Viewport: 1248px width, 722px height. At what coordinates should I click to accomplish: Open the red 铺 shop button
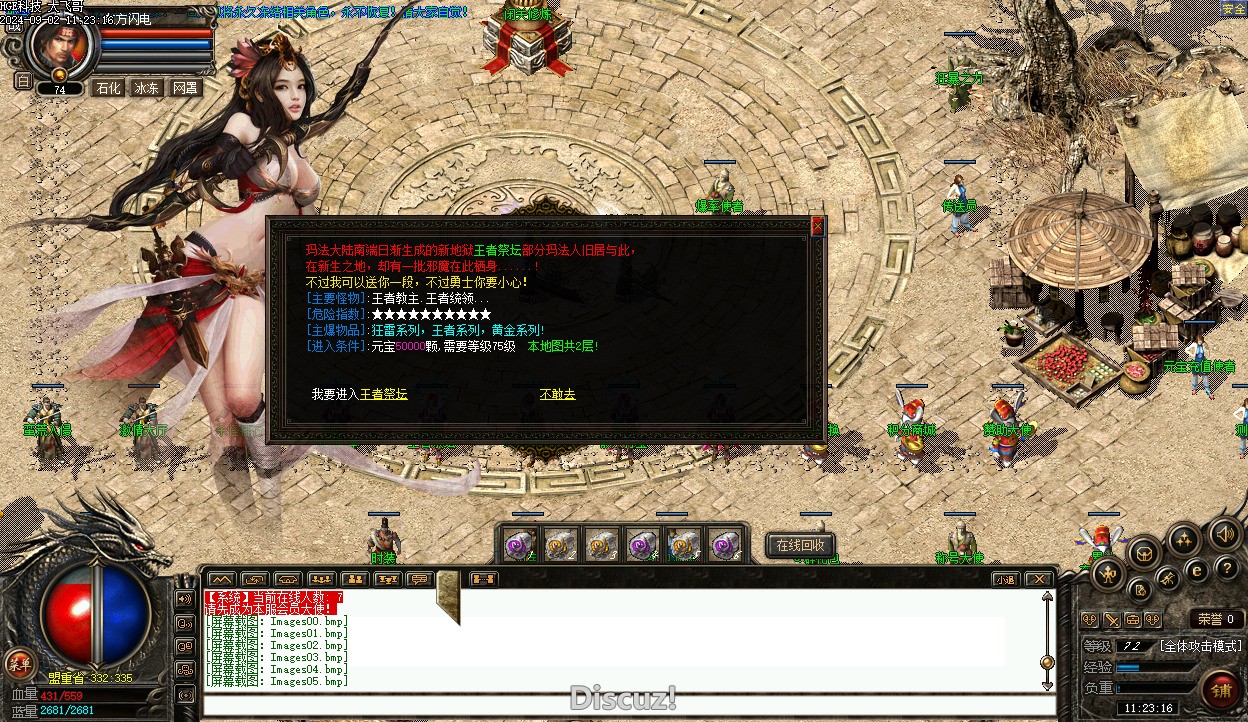(1221, 688)
